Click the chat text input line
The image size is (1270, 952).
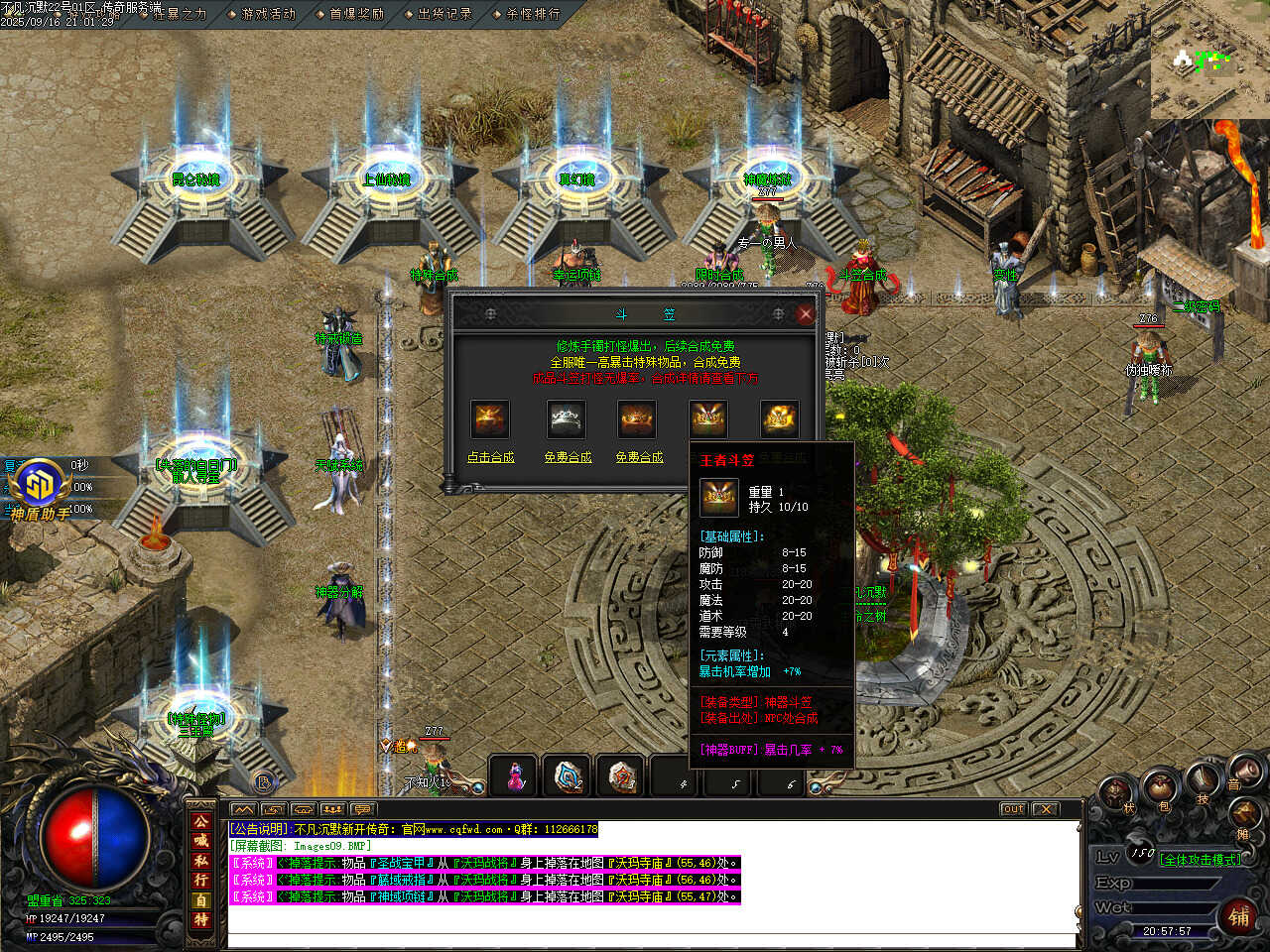coord(650,939)
